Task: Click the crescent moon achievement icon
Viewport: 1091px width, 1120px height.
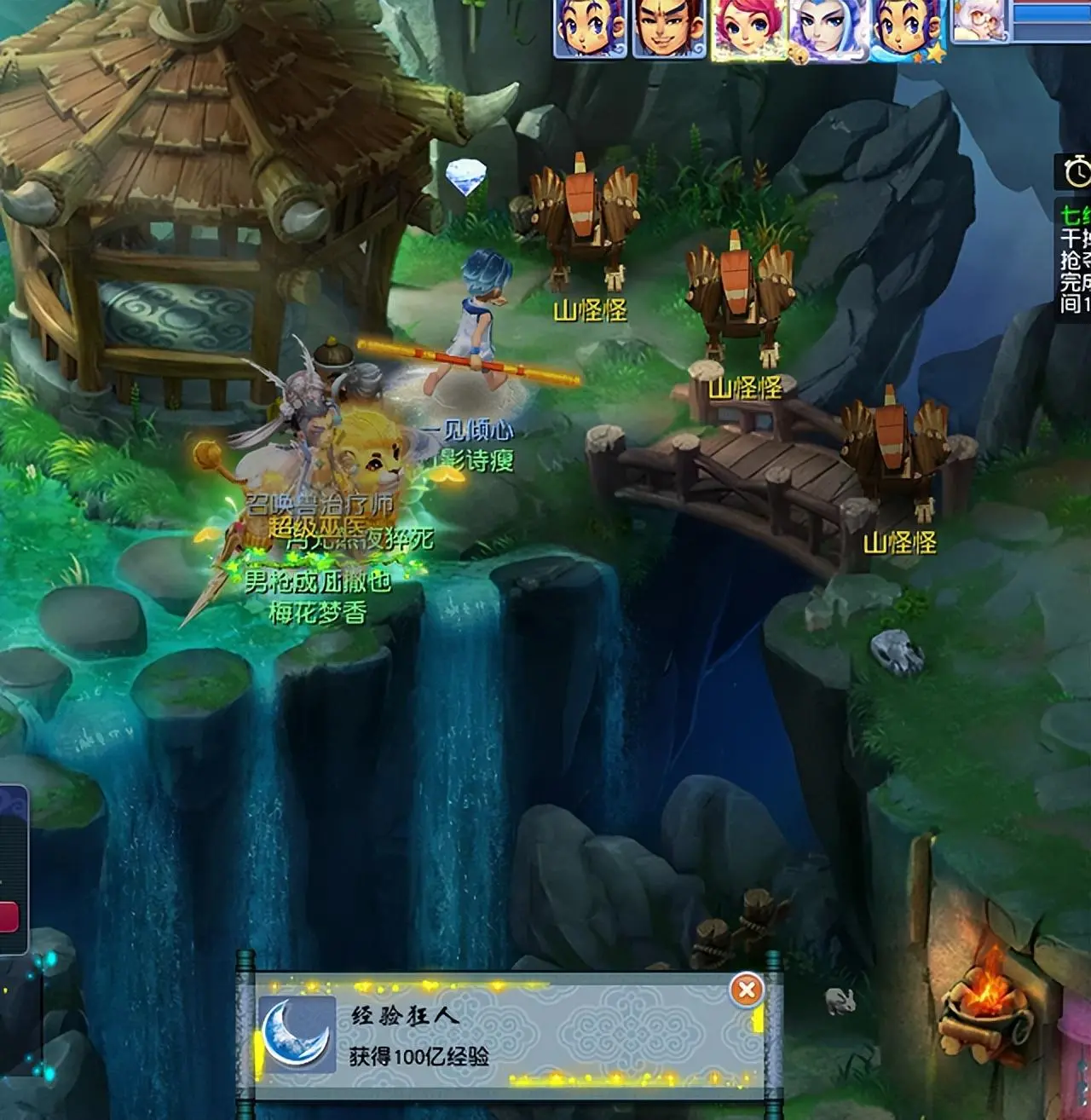Action: [297, 1033]
